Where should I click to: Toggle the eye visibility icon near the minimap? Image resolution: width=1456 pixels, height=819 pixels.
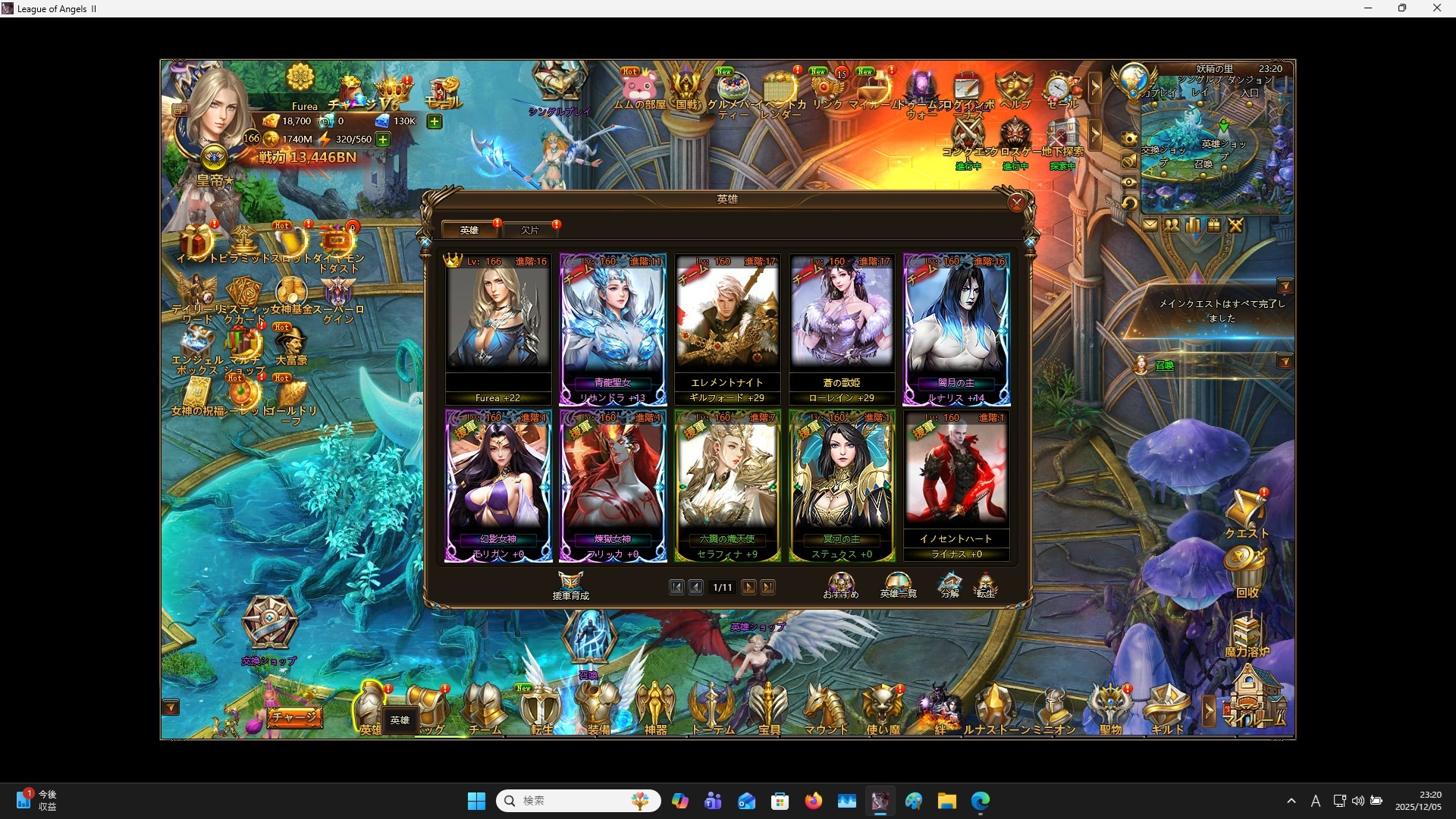pyautogui.click(x=1128, y=182)
